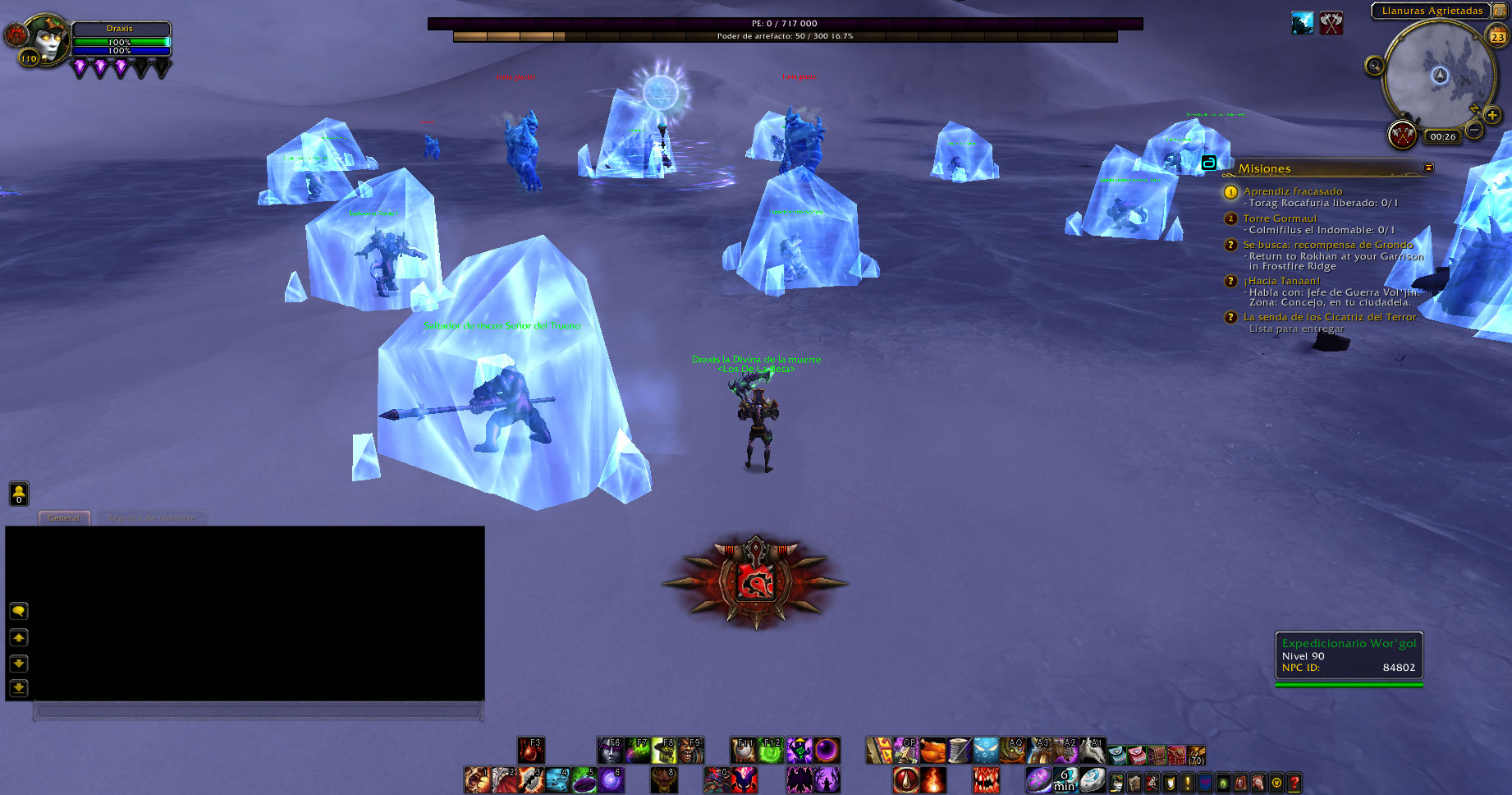Open the Torre Gormaul quest entry
The image size is (1512, 795).
point(1279,218)
